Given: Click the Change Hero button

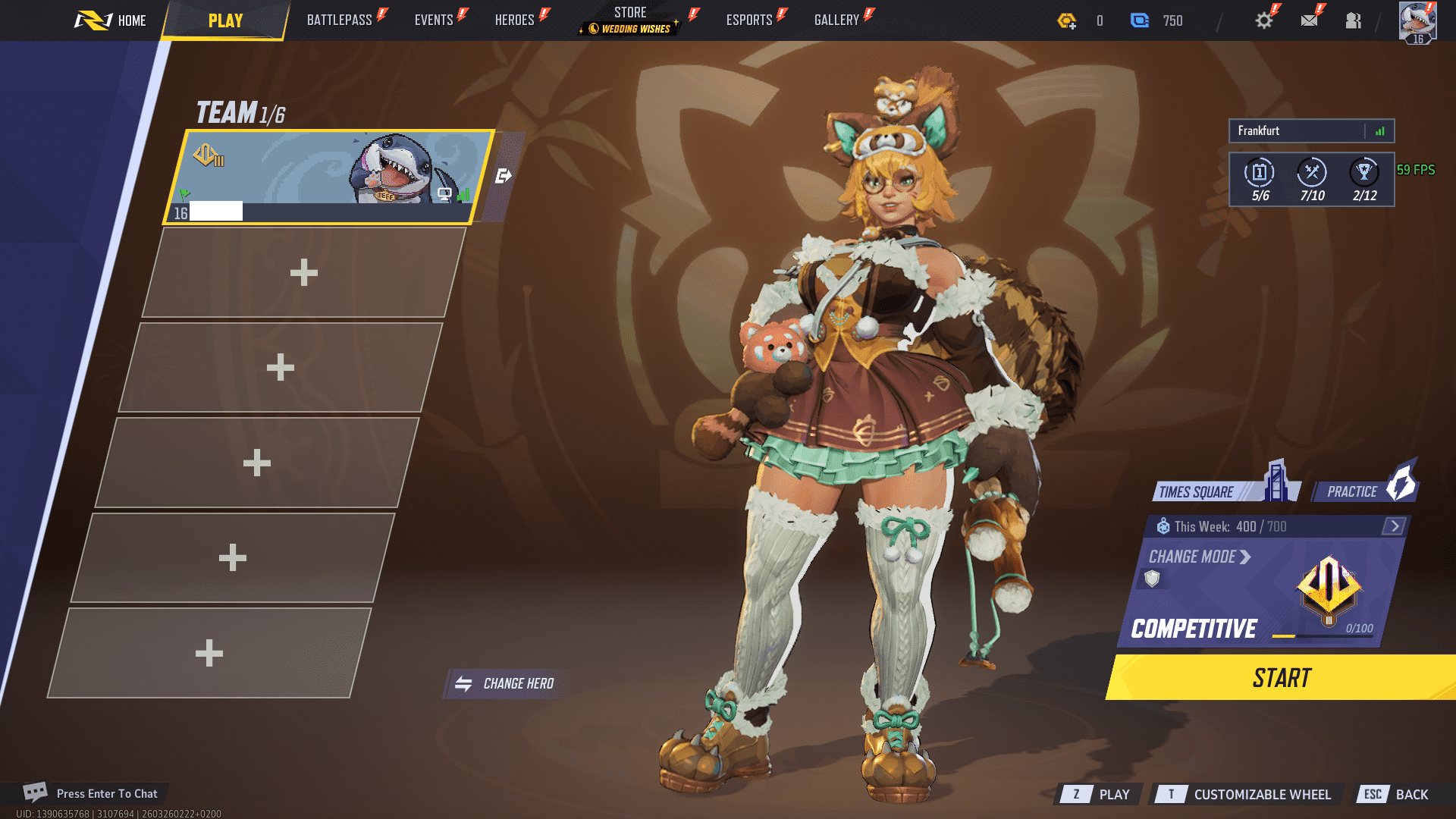Looking at the screenshot, I should (x=505, y=684).
